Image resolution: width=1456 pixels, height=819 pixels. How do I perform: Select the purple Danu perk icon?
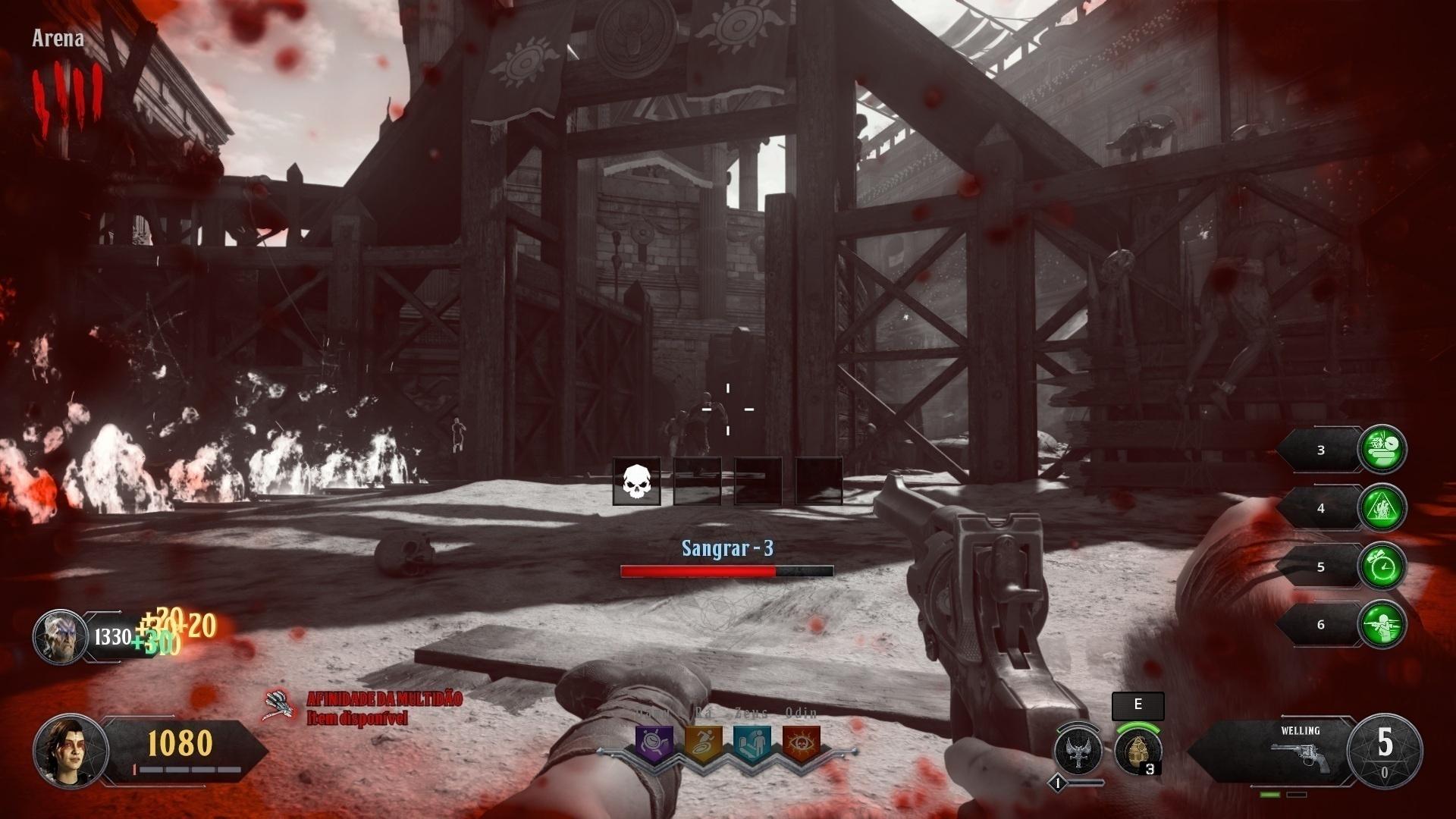click(654, 745)
